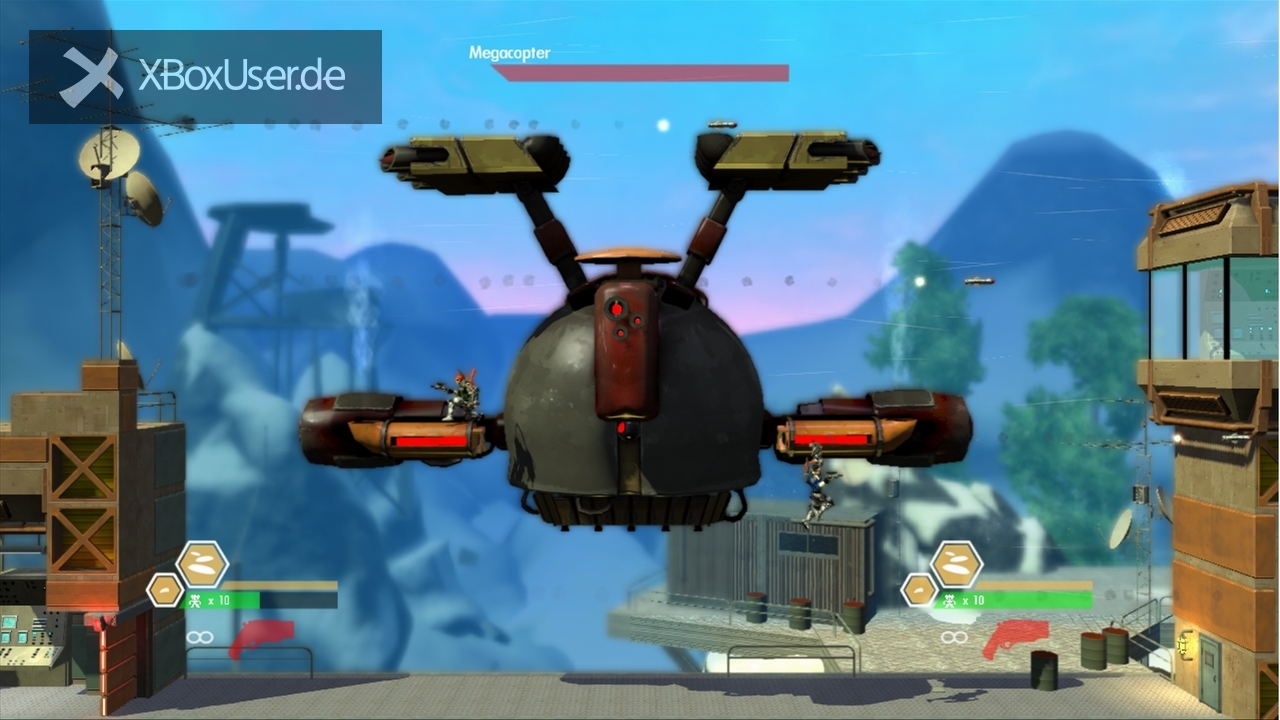Select the single-bullet hexagon beside the full health bar
The image size is (1280, 720).
(919, 590)
